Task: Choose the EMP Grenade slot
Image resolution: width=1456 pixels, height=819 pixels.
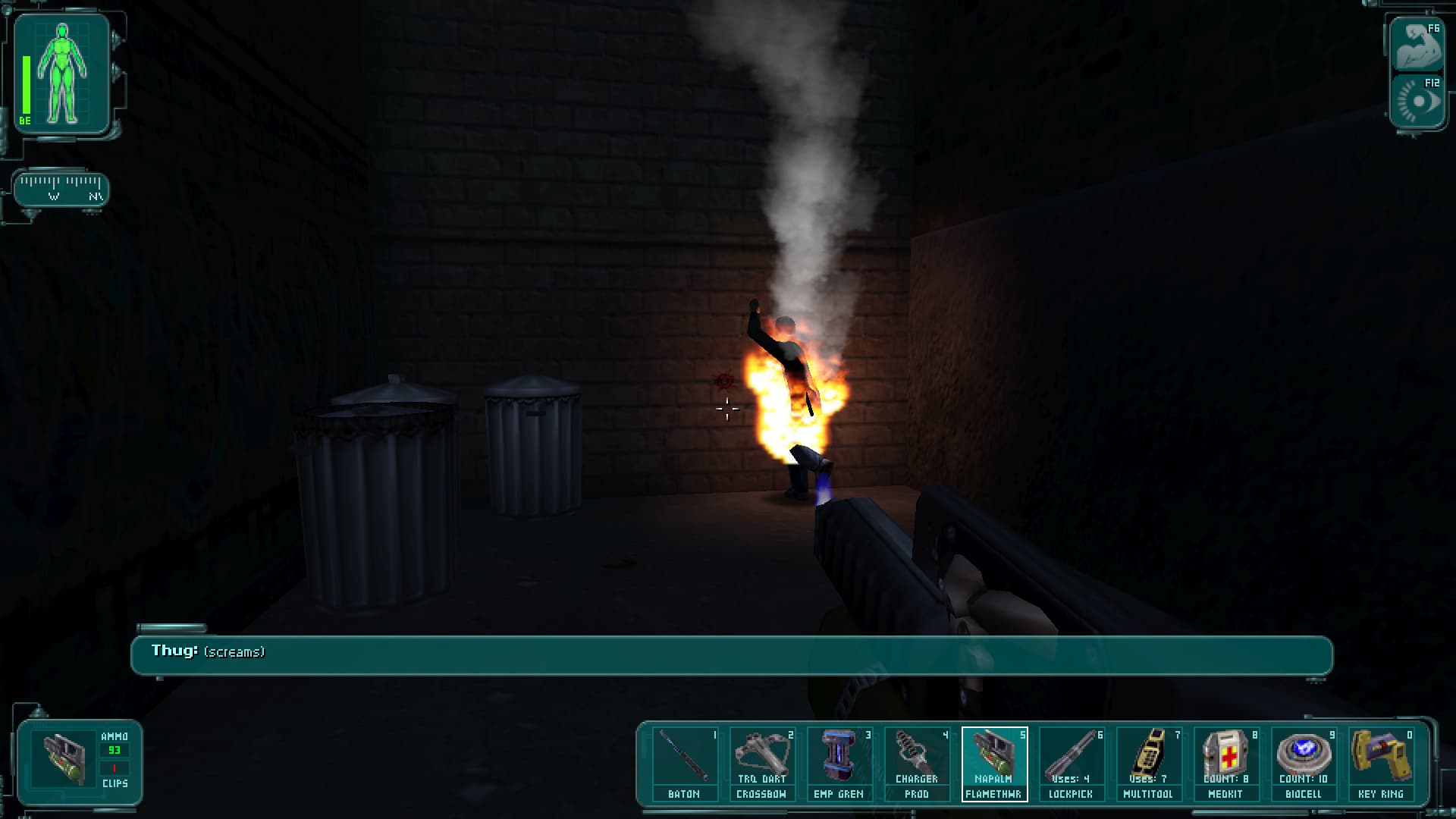Action: tap(839, 763)
